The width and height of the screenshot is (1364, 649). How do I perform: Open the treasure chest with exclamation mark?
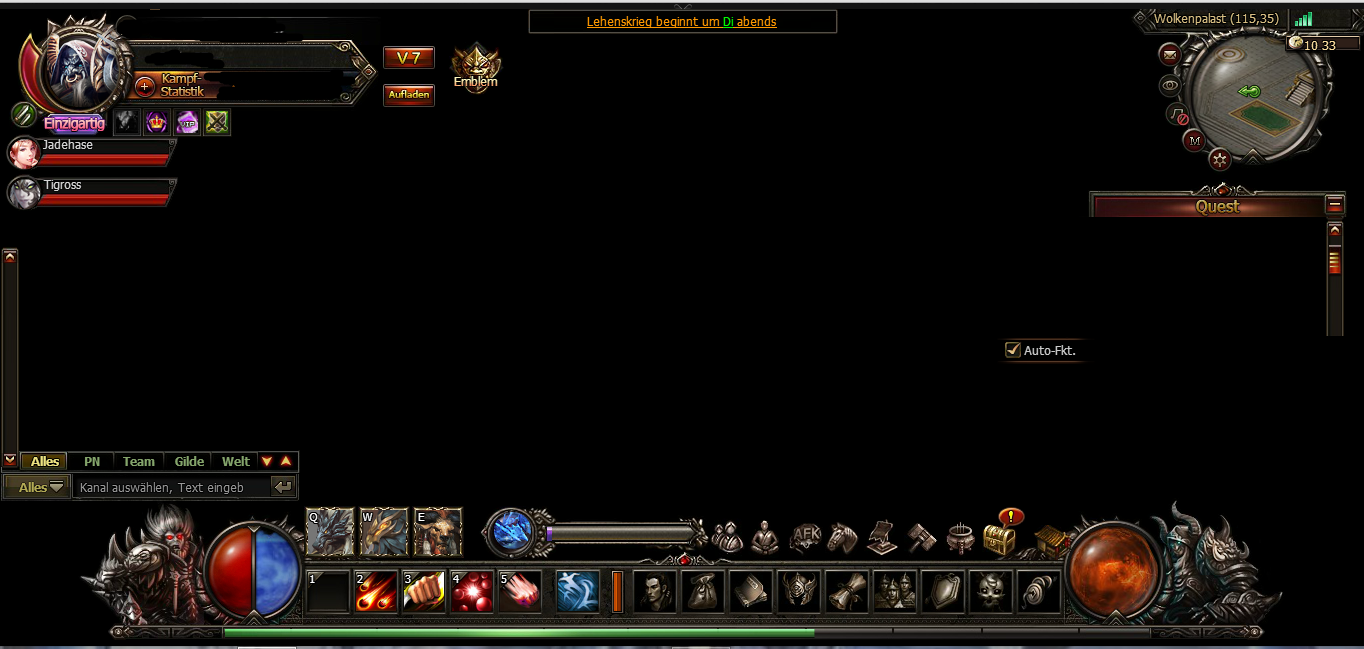click(1000, 538)
